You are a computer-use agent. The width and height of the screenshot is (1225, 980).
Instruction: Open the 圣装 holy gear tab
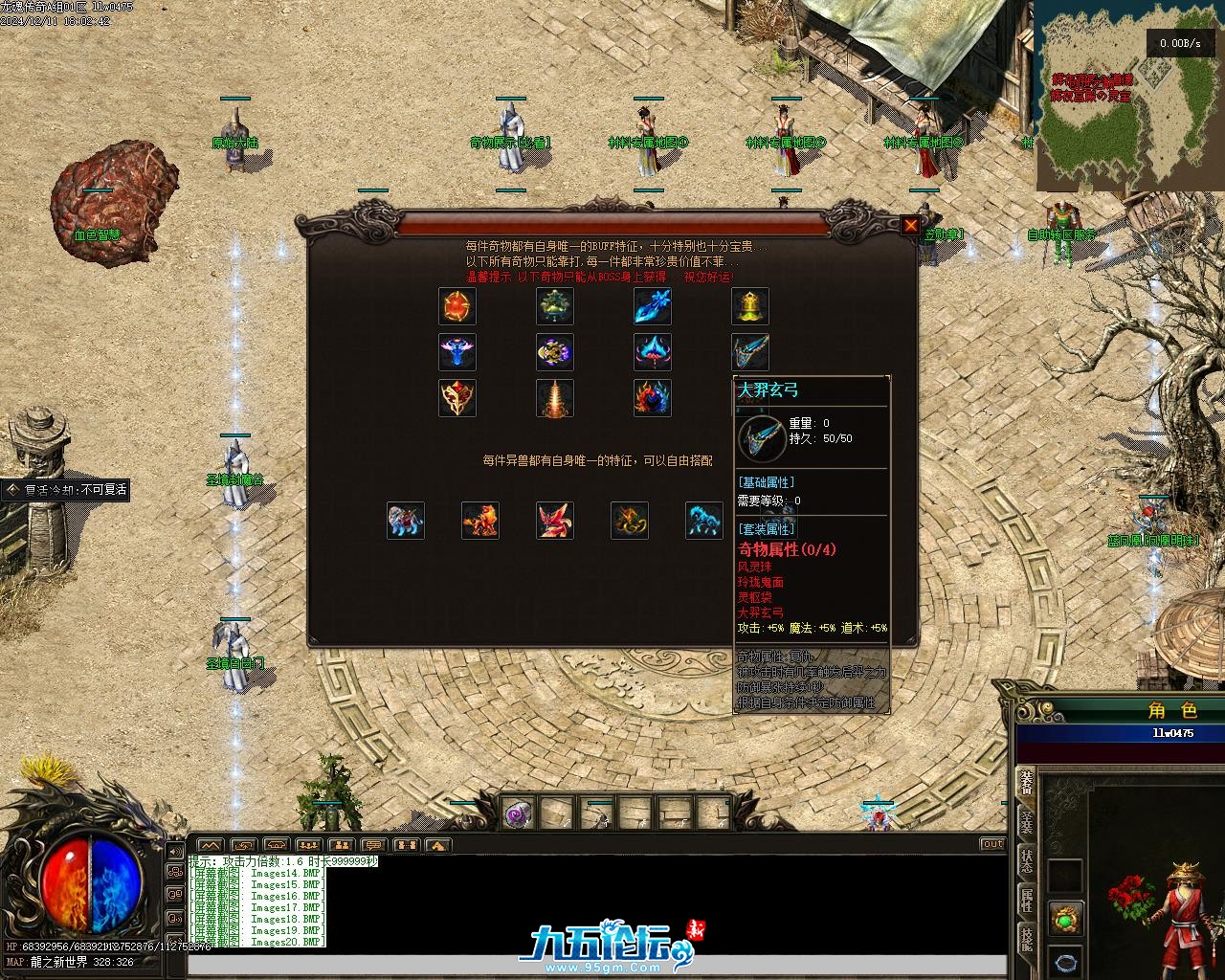point(1026,821)
